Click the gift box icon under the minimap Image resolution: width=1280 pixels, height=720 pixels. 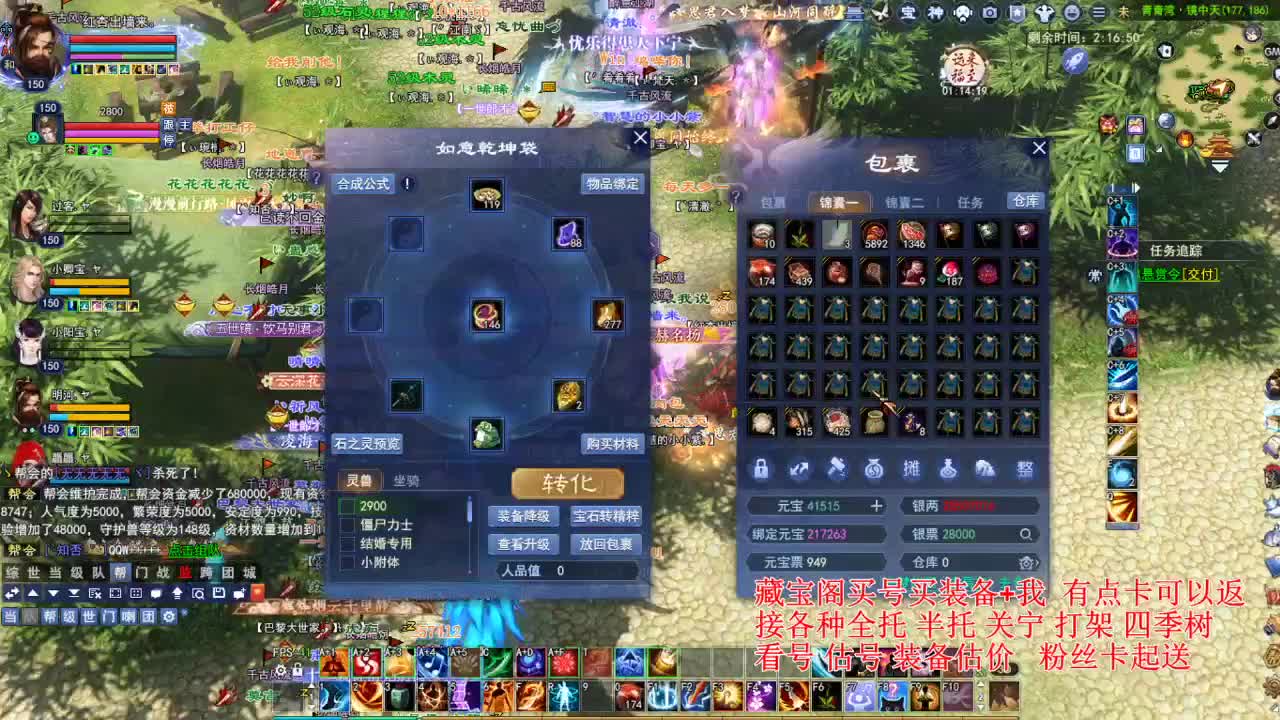point(1134,127)
